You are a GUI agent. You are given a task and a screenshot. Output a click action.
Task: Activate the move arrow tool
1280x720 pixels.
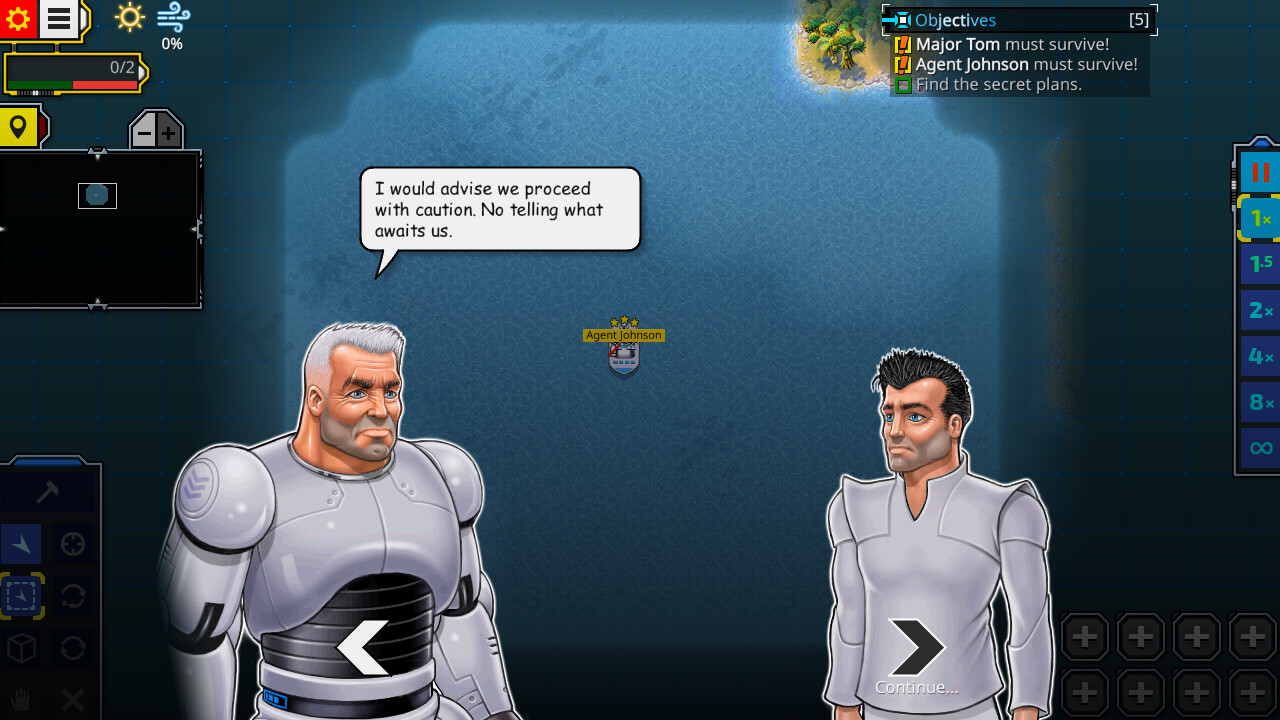21,544
